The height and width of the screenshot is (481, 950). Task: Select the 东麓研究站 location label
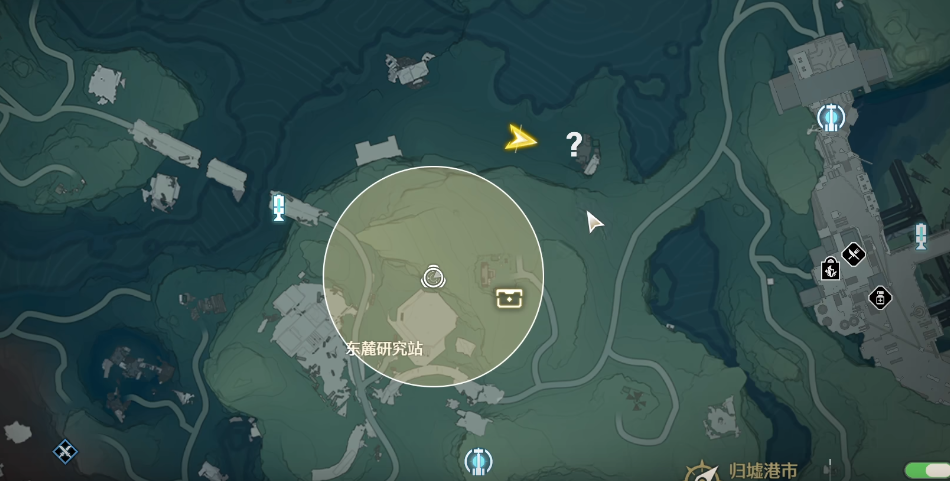(x=384, y=349)
